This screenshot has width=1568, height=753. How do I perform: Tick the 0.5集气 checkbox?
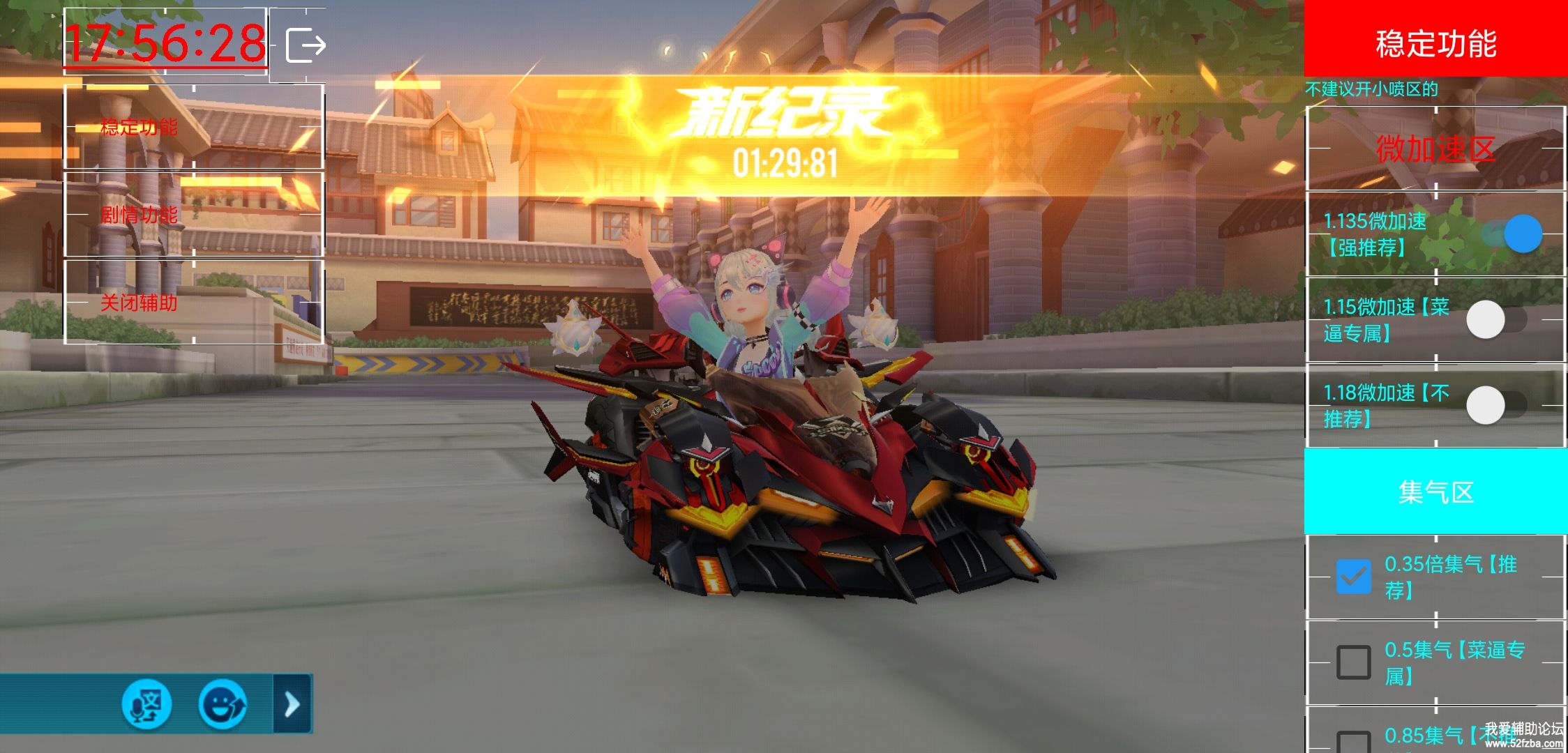coord(1353,662)
